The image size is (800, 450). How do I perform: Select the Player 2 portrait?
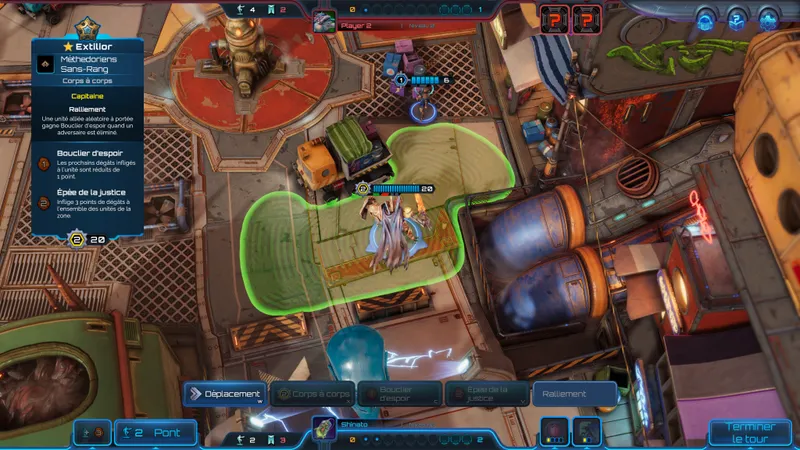coord(323,21)
